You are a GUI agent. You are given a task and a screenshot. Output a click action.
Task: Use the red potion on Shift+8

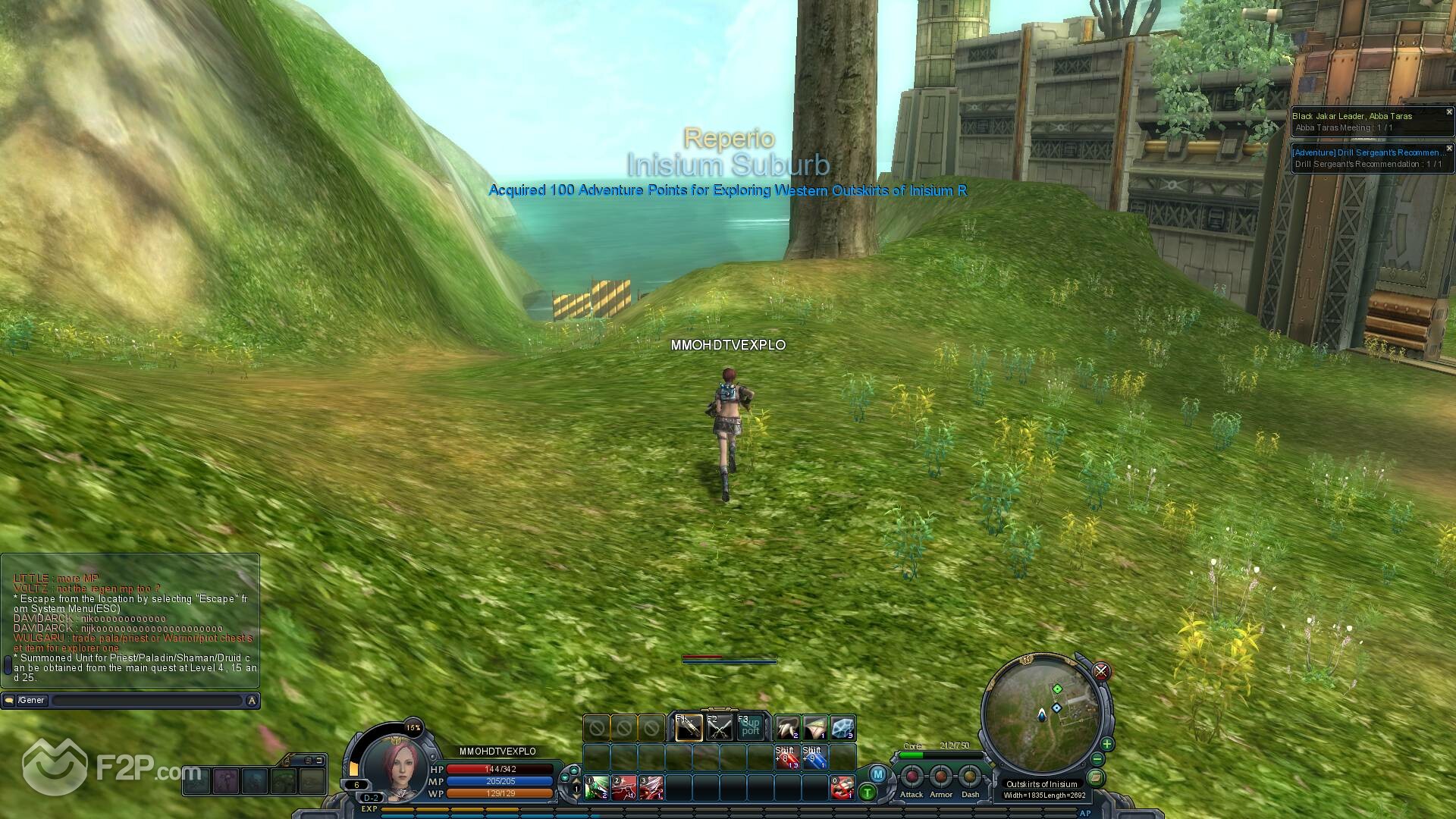click(x=786, y=758)
